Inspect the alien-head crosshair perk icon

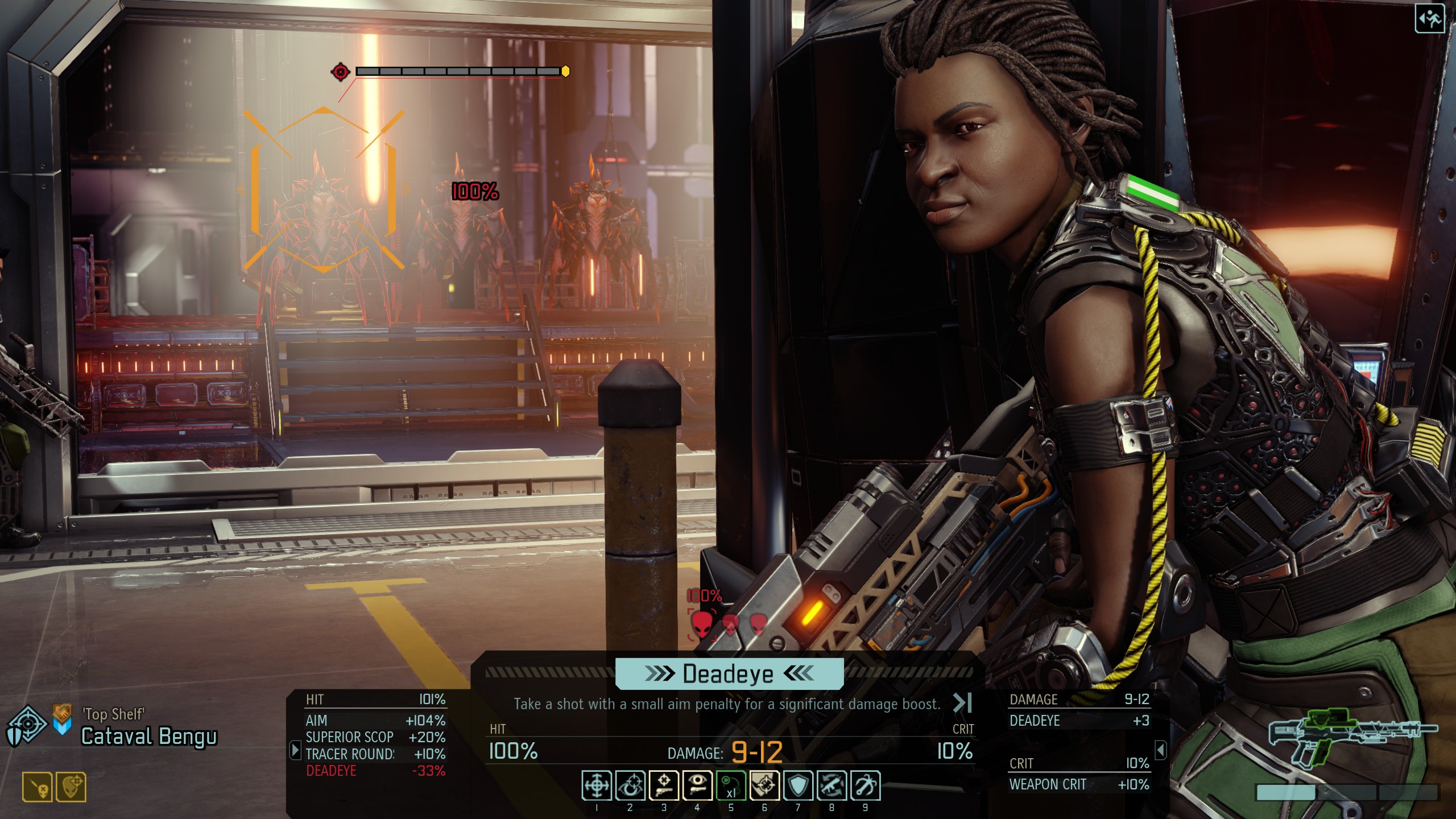pos(71,787)
